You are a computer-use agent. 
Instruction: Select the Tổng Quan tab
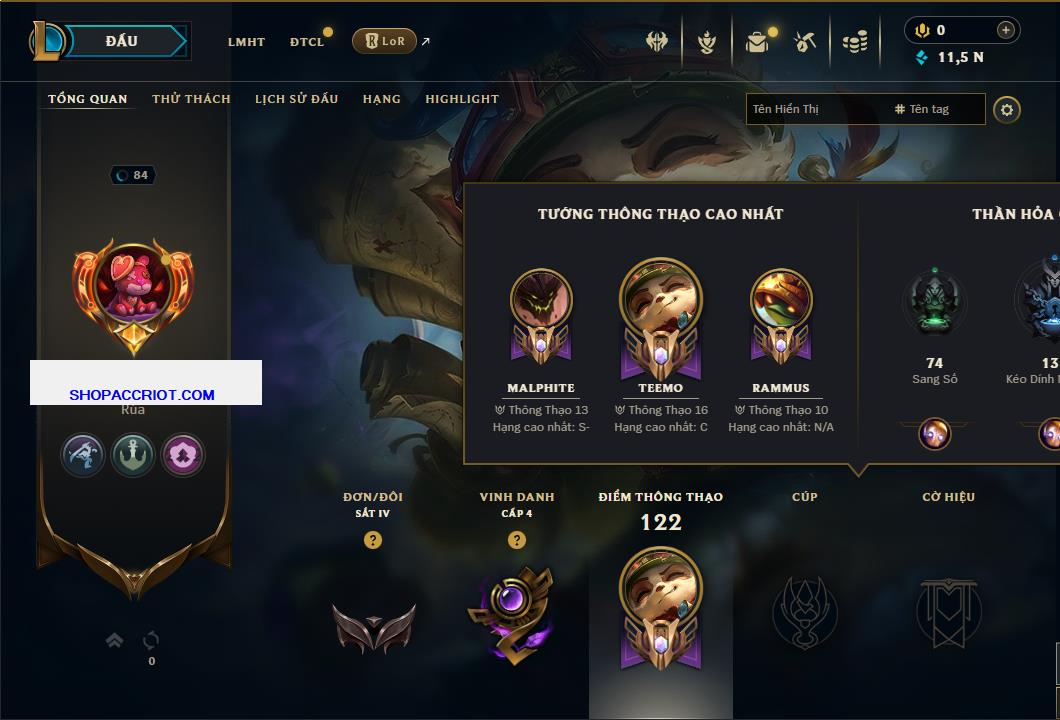click(x=88, y=99)
